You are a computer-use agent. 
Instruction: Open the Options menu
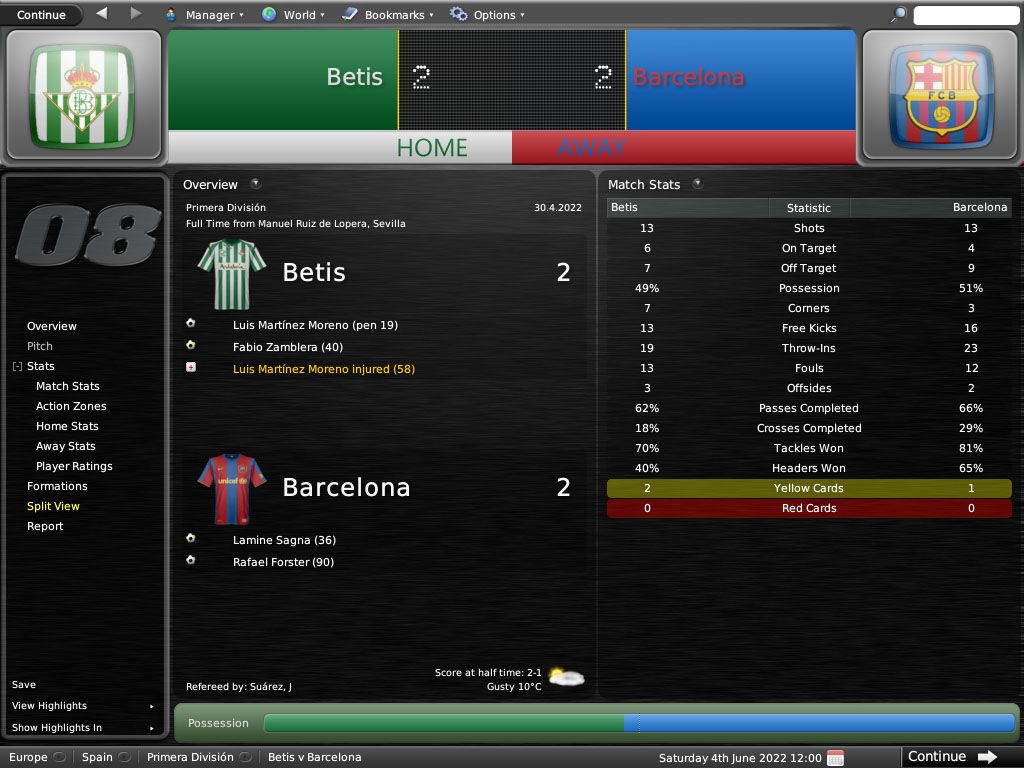click(488, 15)
